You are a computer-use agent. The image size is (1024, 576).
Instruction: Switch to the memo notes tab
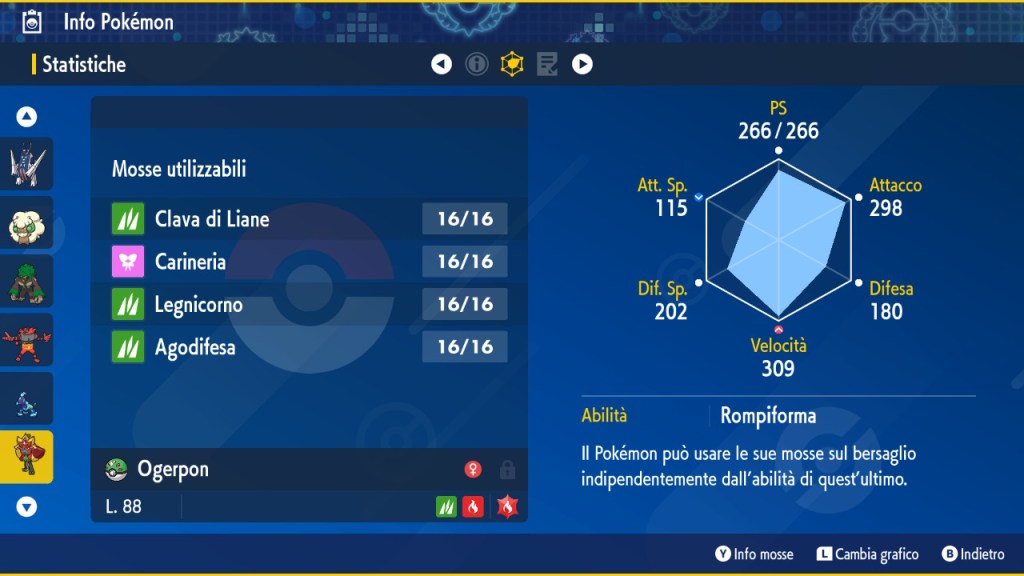pyautogui.click(x=547, y=65)
